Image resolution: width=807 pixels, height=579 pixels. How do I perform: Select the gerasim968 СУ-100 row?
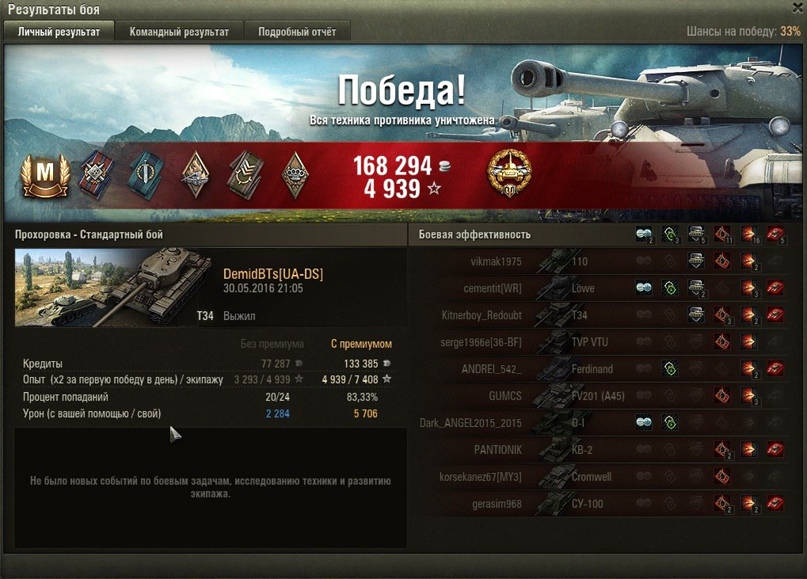point(600,504)
